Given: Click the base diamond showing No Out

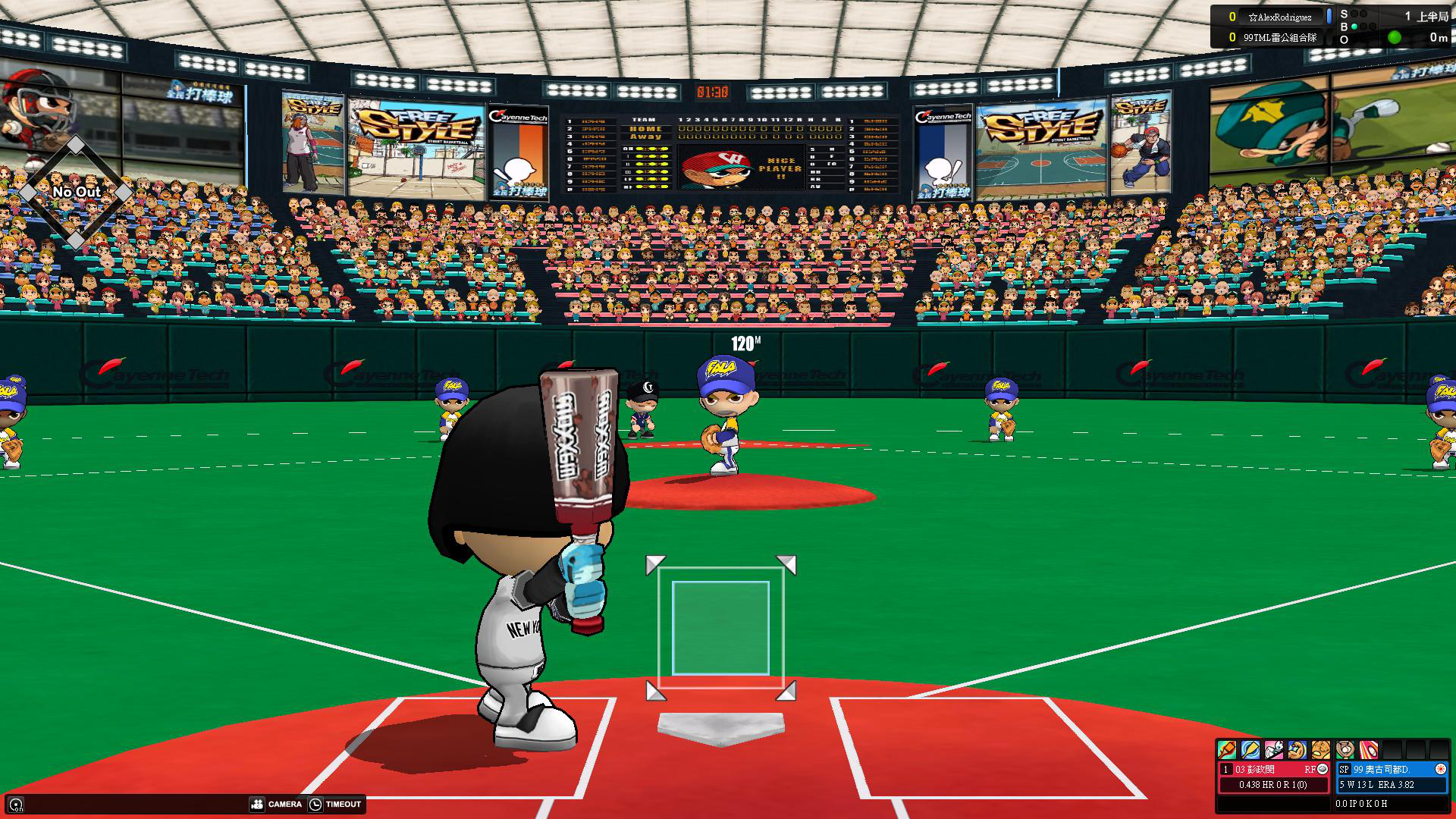Looking at the screenshot, I should tap(76, 193).
